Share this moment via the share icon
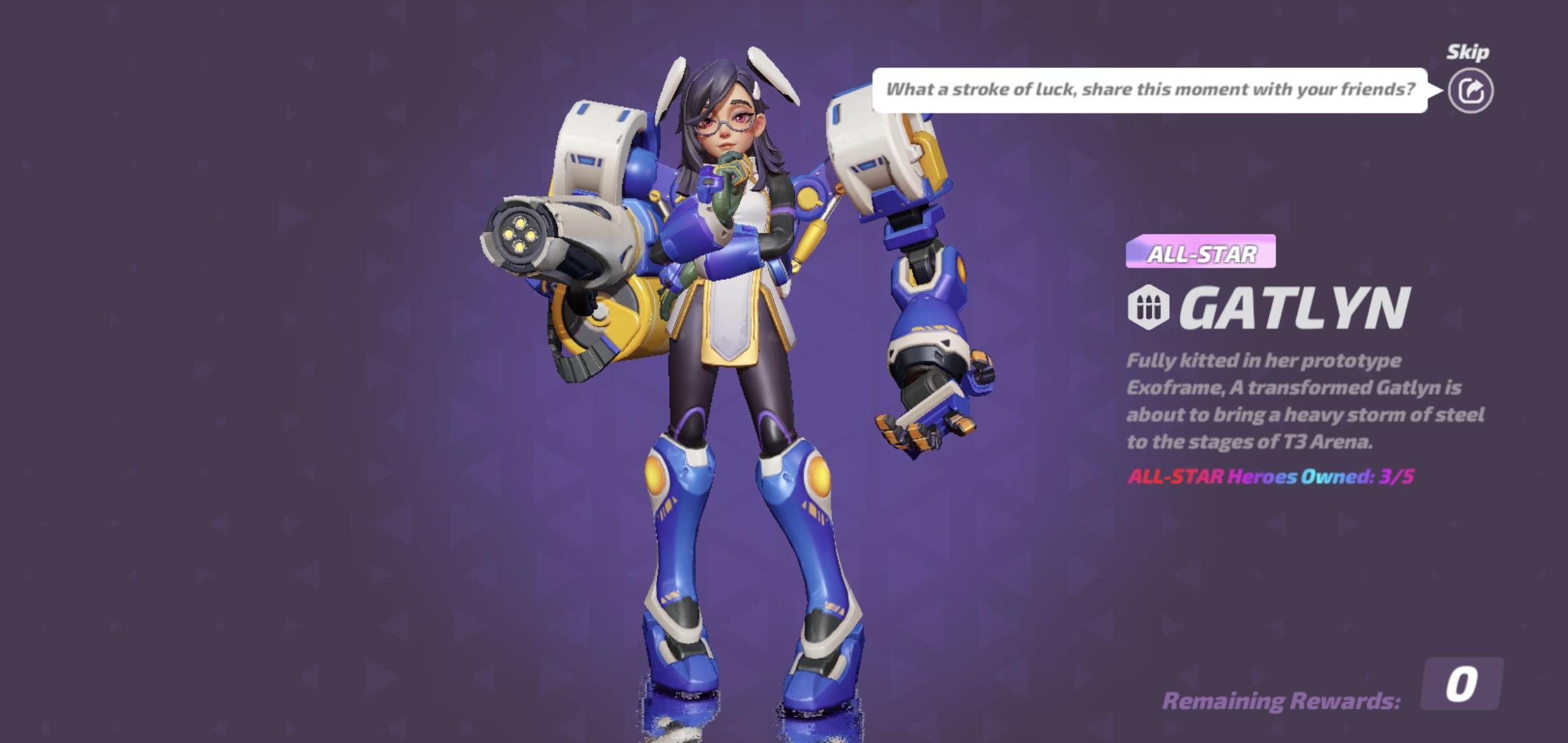 [1470, 91]
